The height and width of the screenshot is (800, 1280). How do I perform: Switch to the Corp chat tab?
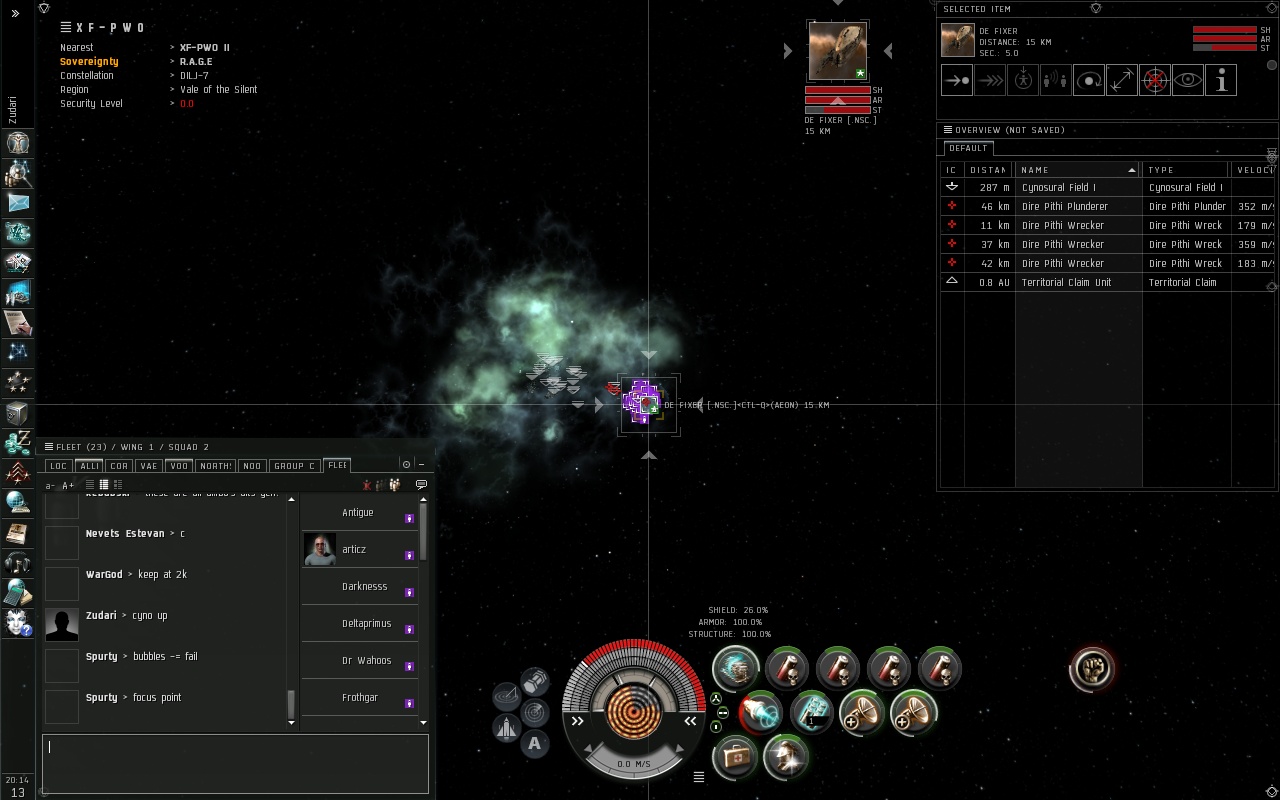tap(119, 466)
